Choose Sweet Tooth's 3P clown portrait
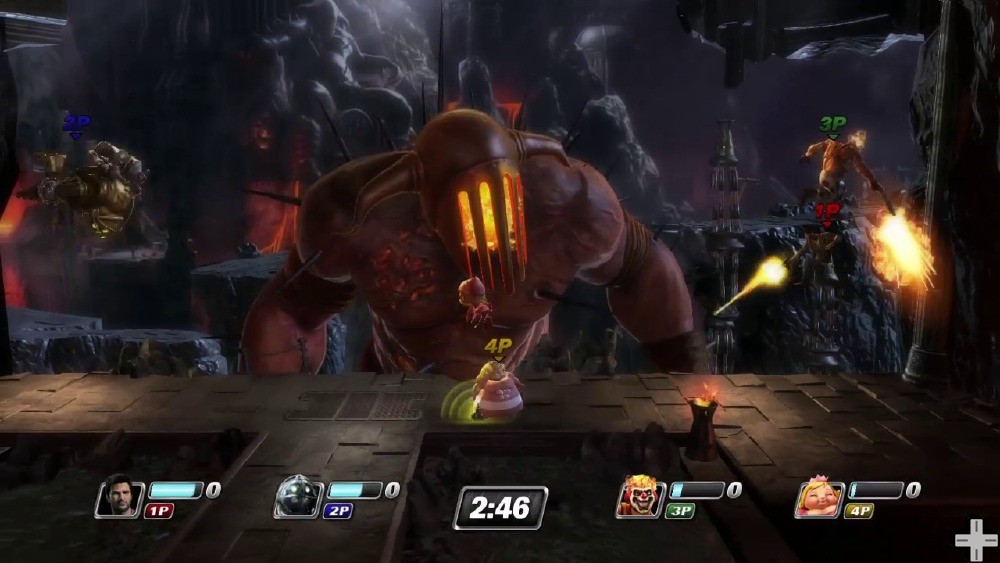The height and width of the screenshot is (563, 1000). 640,497
